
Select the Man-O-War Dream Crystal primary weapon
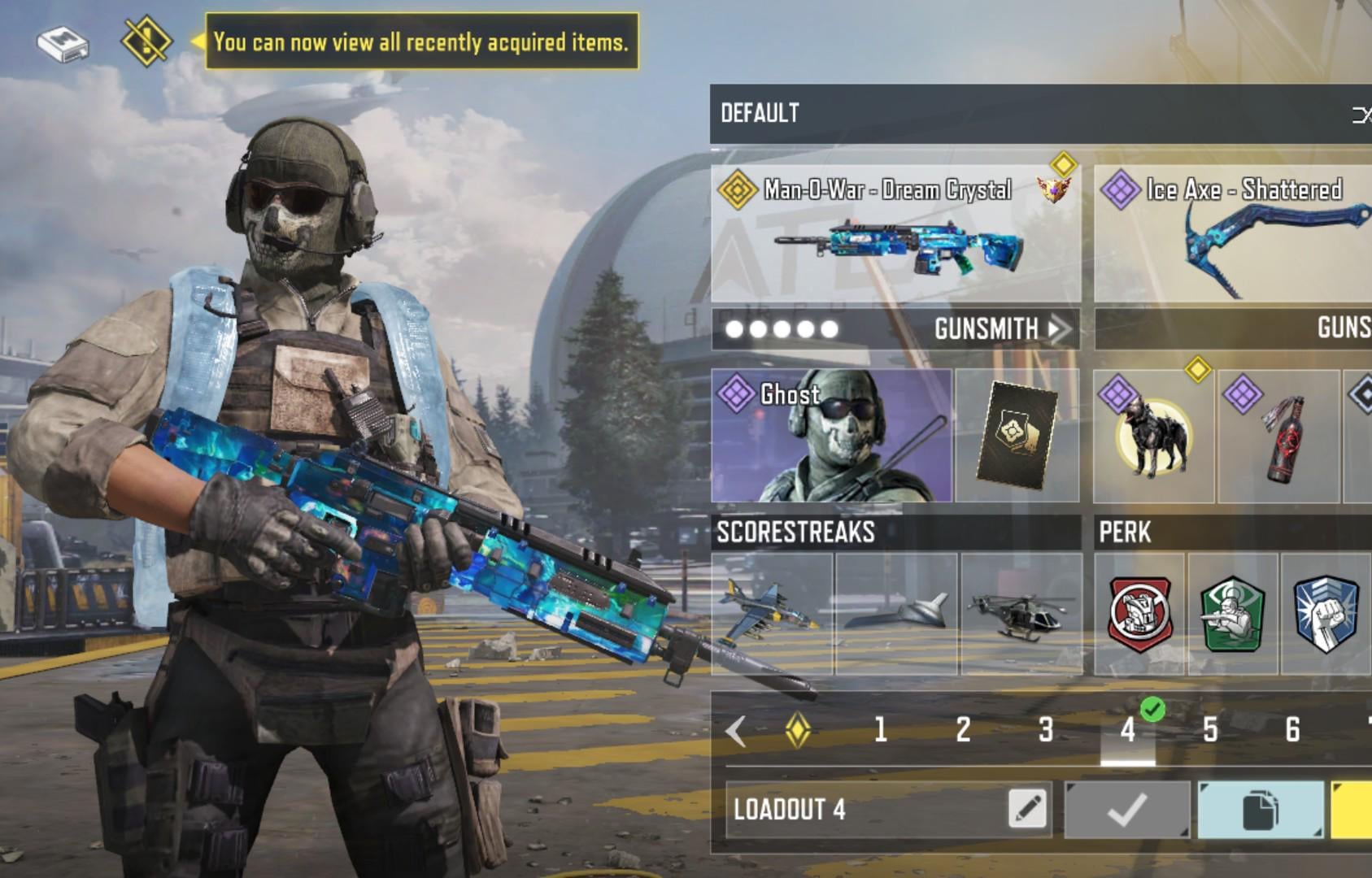895,235
